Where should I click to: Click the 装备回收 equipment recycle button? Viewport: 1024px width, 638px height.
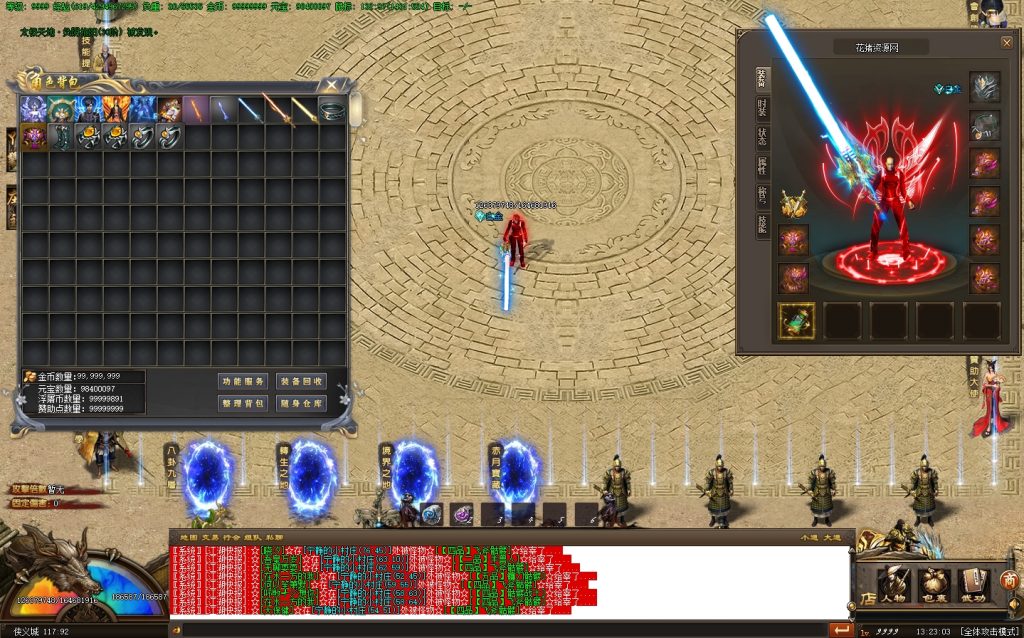300,381
